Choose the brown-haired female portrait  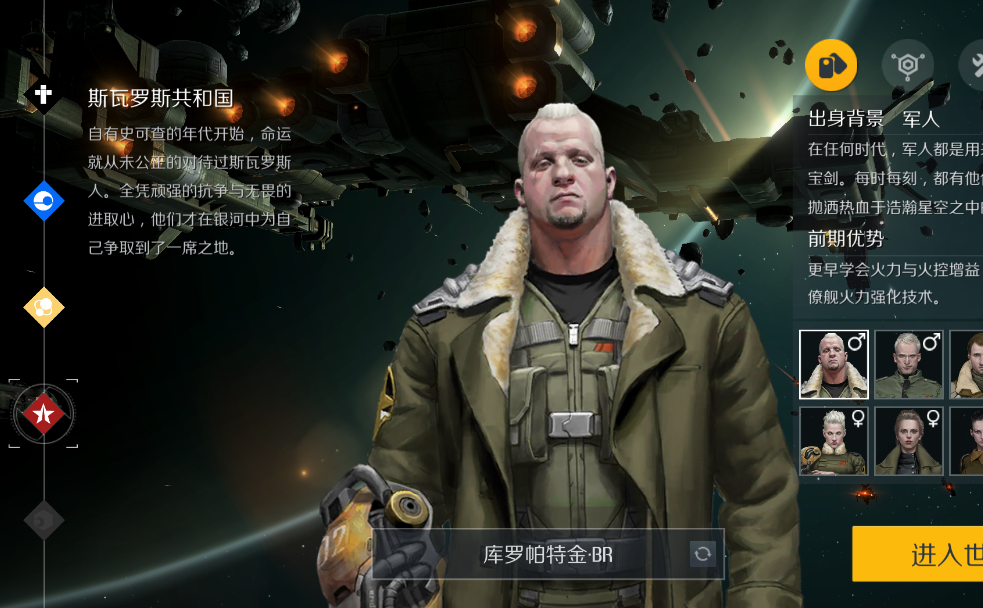point(909,441)
